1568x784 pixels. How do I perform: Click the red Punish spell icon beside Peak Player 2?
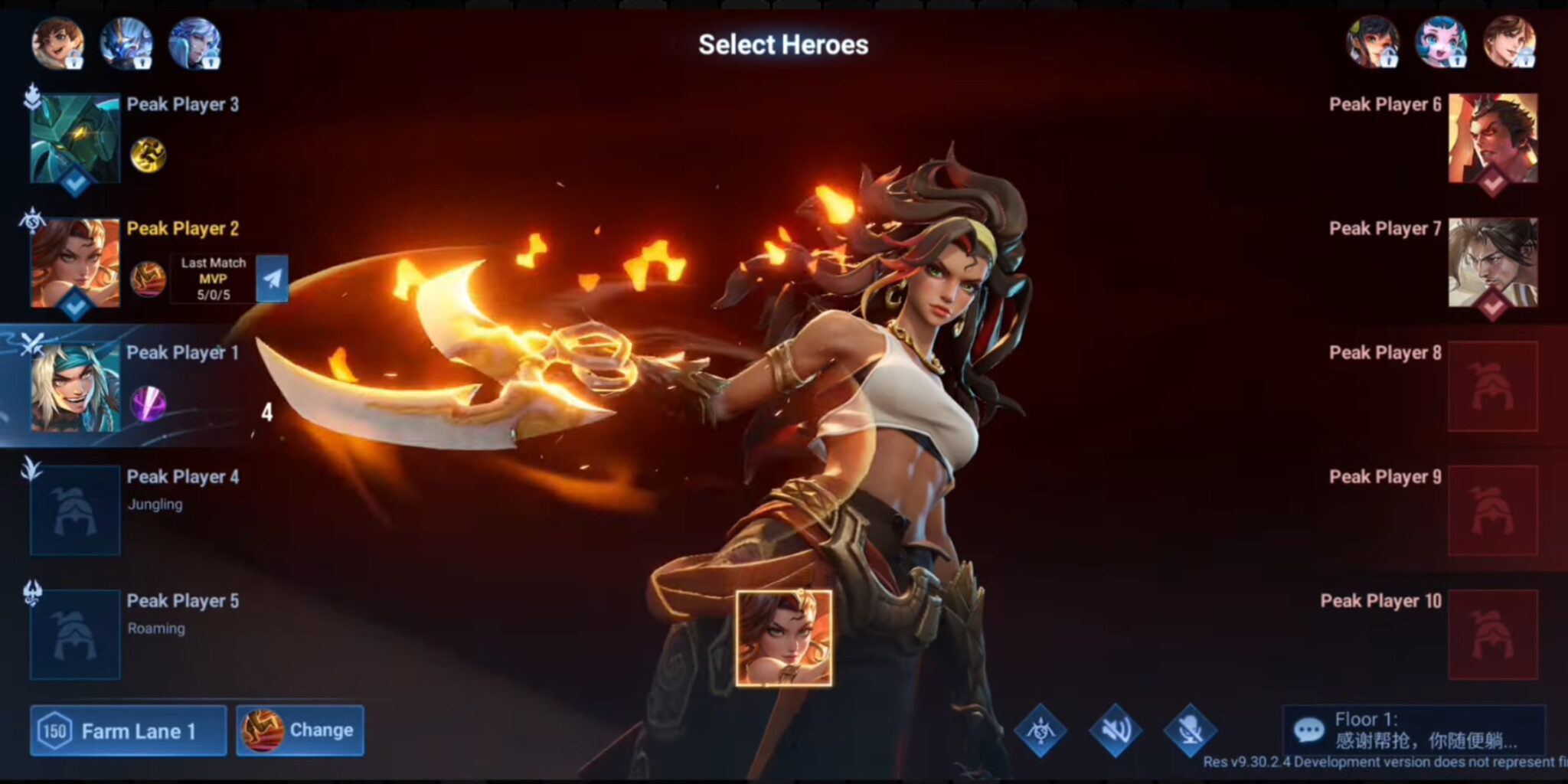[x=150, y=279]
